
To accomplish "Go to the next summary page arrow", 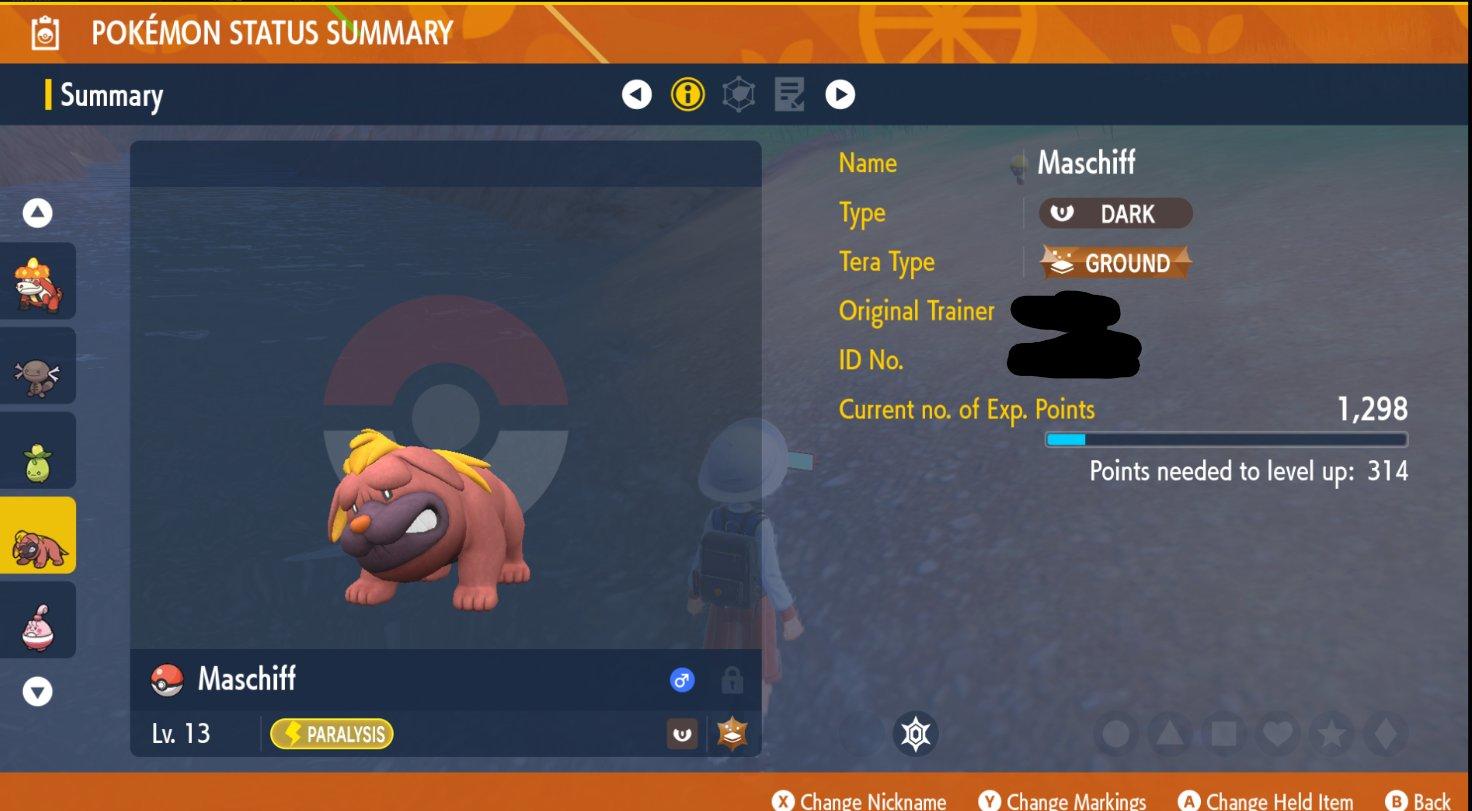I will (x=840, y=95).
